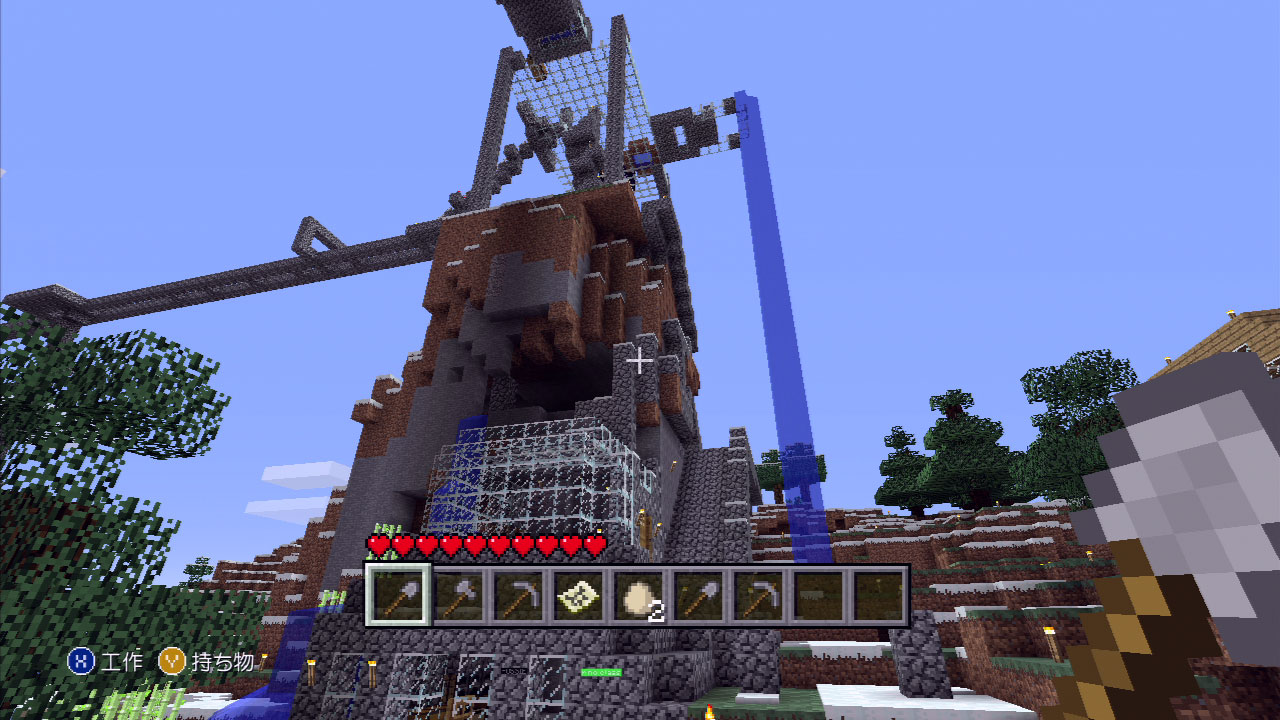The height and width of the screenshot is (720, 1280).
Task: Click the currently highlighted shovel slot
Action: [x=398, y=596]
